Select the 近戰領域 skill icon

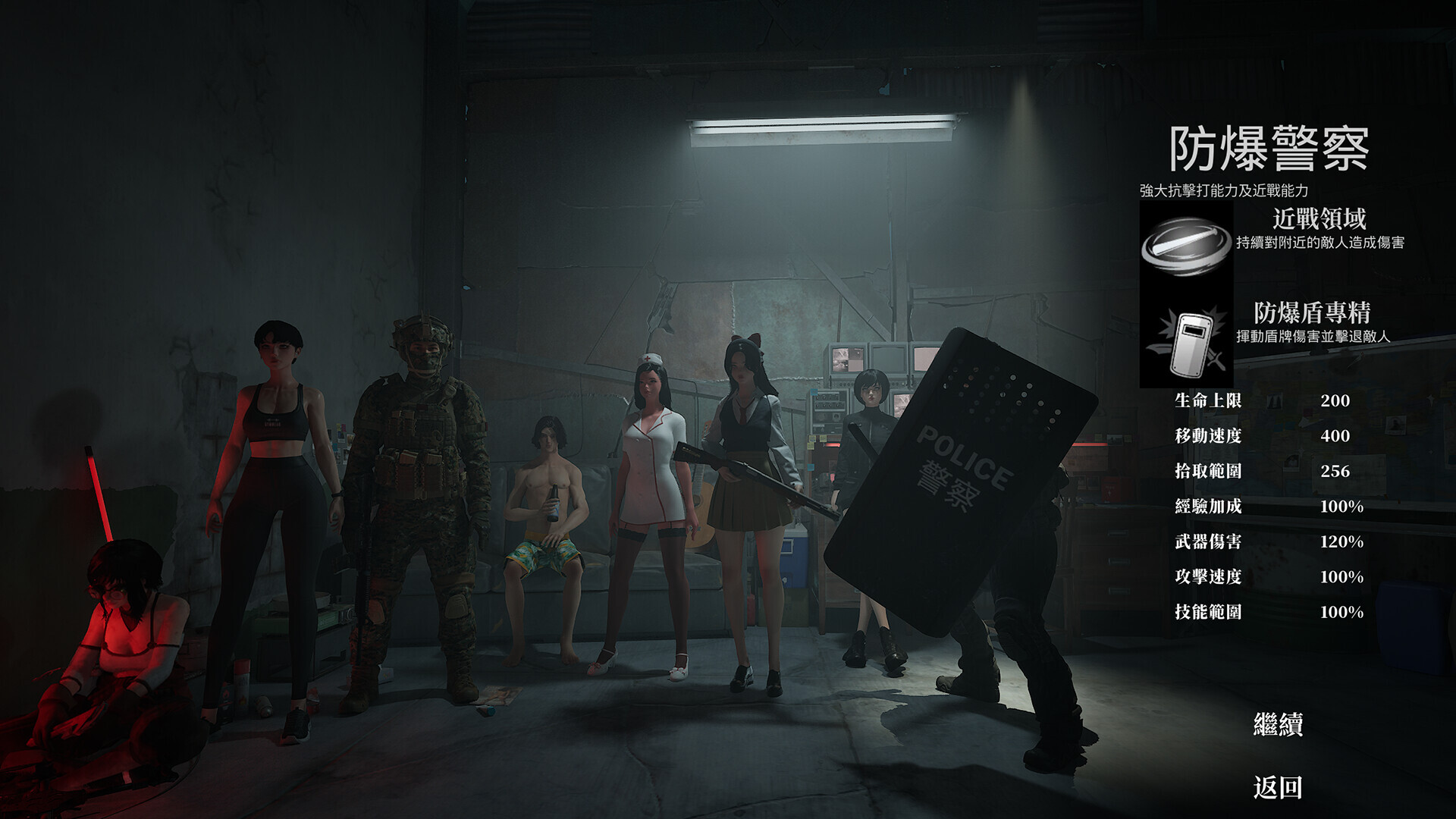coord(1186,246)
